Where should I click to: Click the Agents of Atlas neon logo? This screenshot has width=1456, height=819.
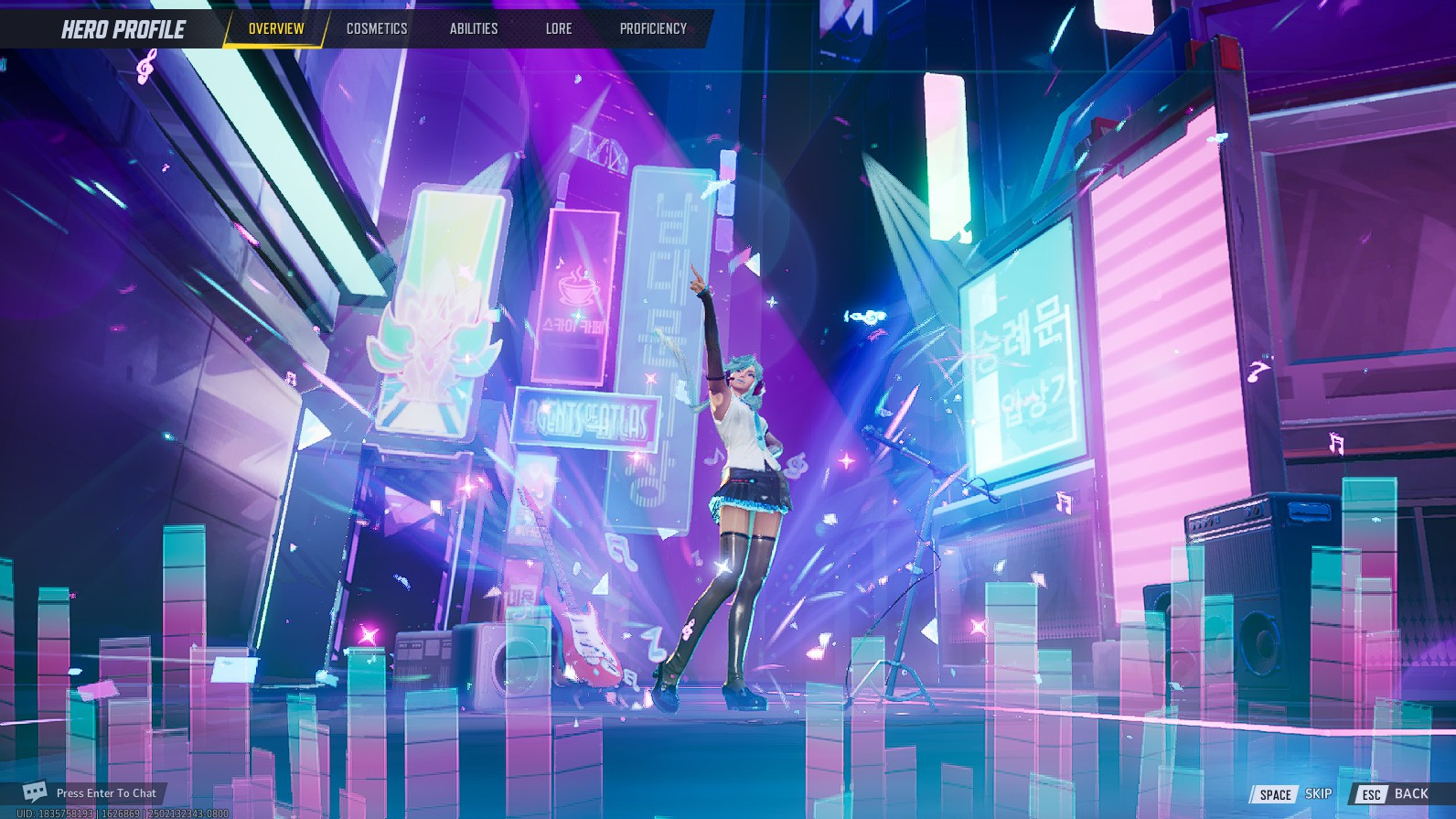[590, 417]
